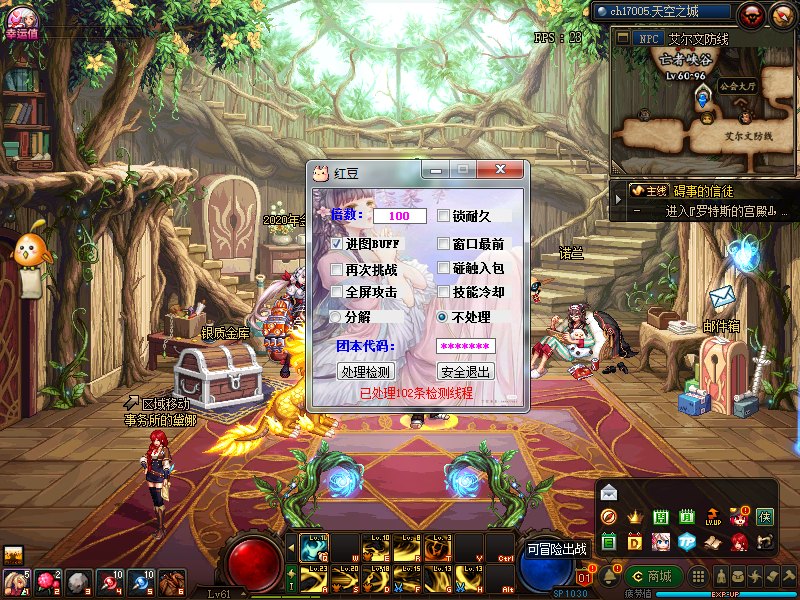This screenshot has width=800, height=600.
Task: Open the golden crown icon
Action: [x=635, y=517]
